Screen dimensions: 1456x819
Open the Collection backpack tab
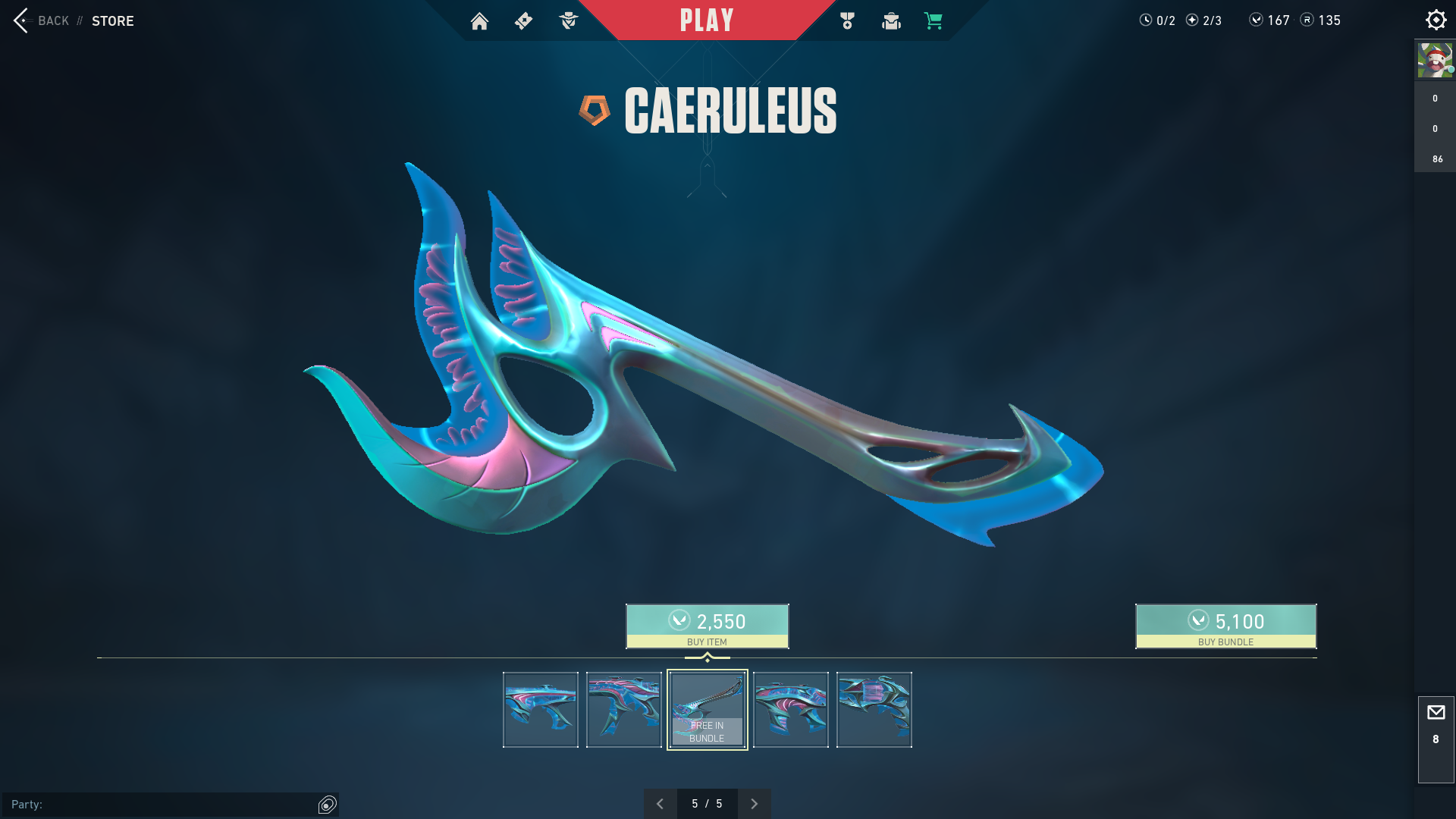coord(891,21)
